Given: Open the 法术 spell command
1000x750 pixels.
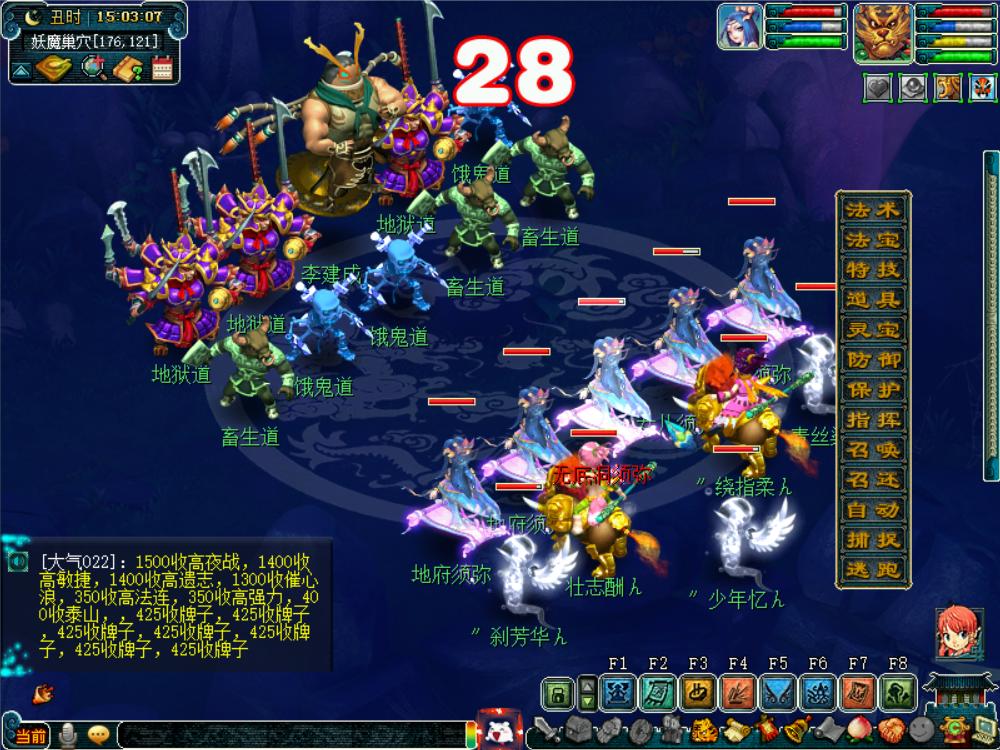Looking at the screenshot, I should (x=873, y=210).
